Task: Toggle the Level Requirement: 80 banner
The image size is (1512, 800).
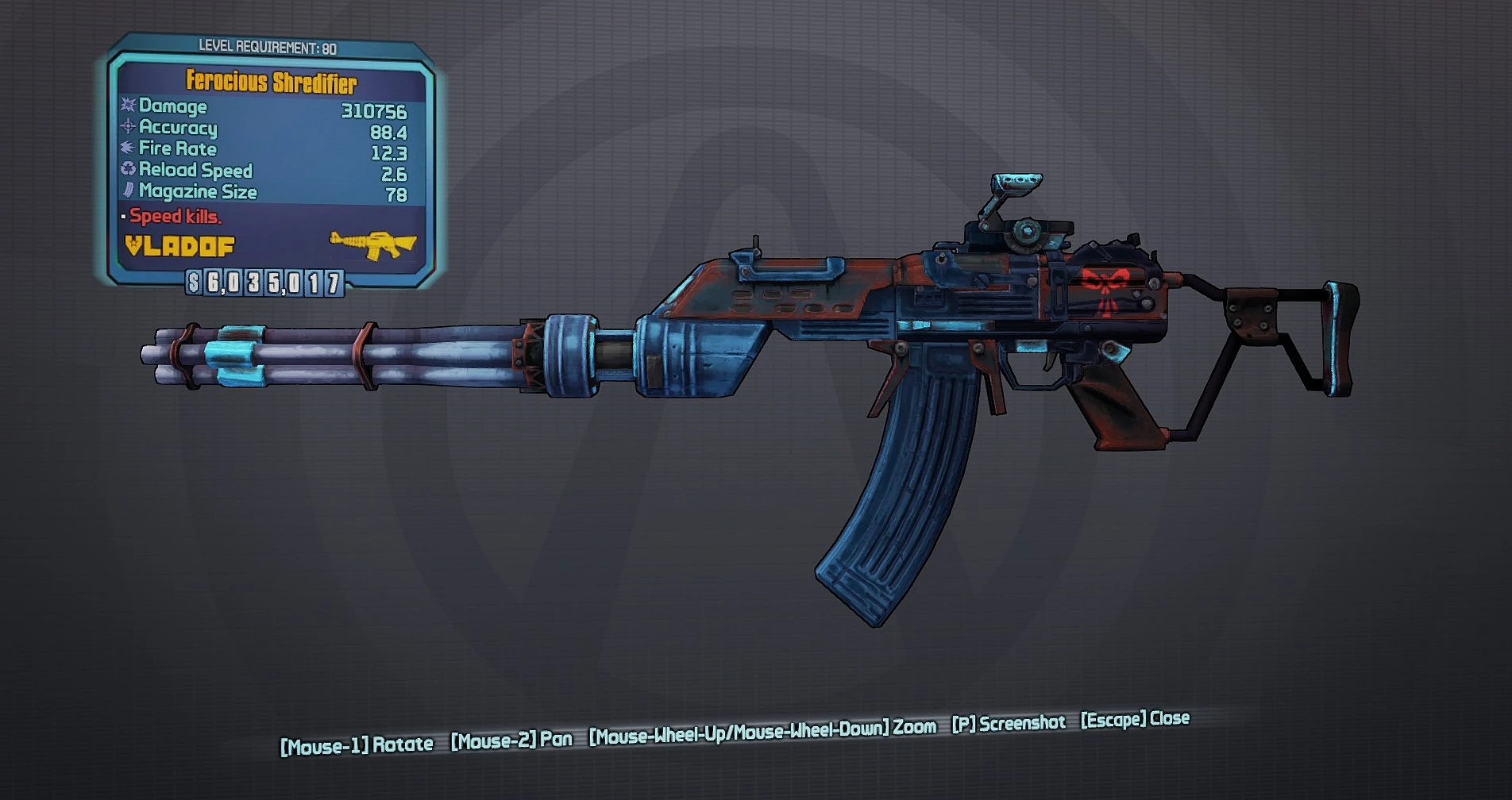Action: click(268, 46)
